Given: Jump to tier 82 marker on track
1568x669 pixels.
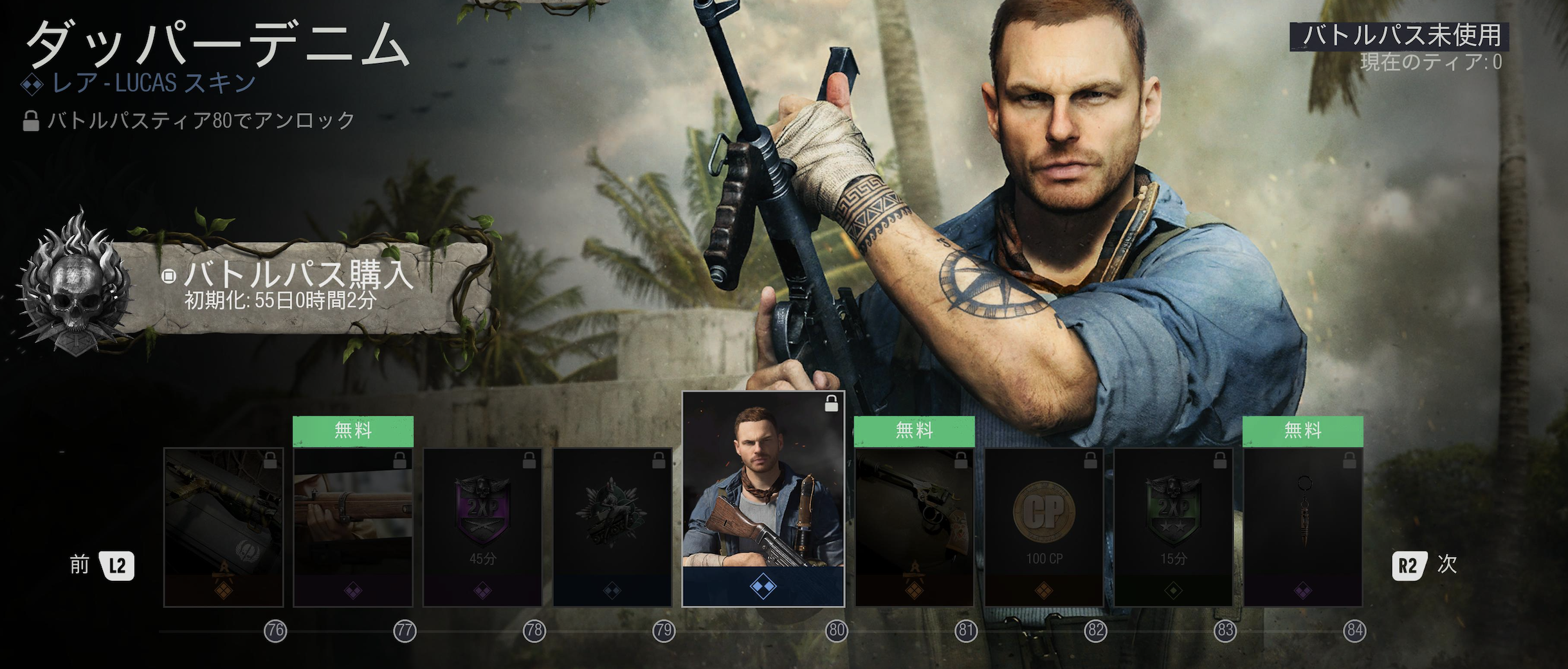Looking at the screenshot, I should pos(1095,631).
